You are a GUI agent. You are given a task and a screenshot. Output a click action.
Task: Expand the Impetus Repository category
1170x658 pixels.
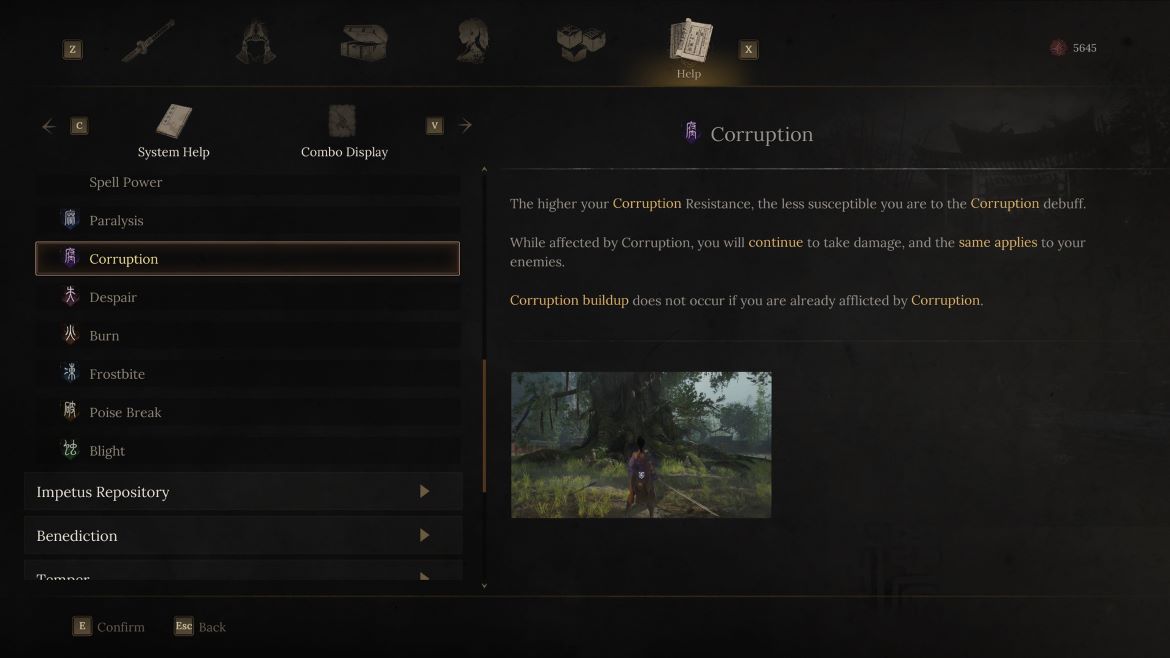tap(243, 492)
